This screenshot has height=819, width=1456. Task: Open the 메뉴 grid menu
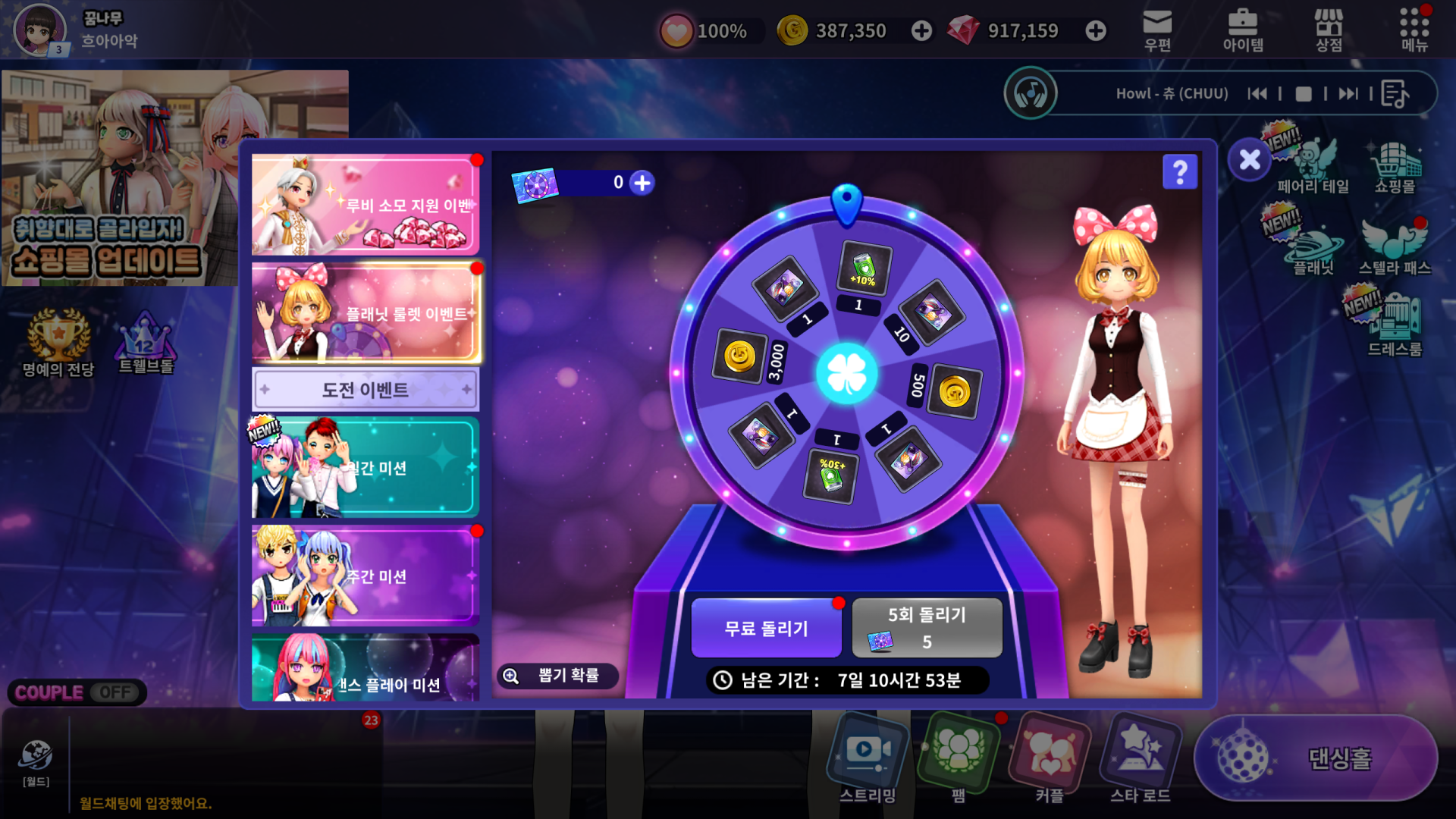[1414, 30]
